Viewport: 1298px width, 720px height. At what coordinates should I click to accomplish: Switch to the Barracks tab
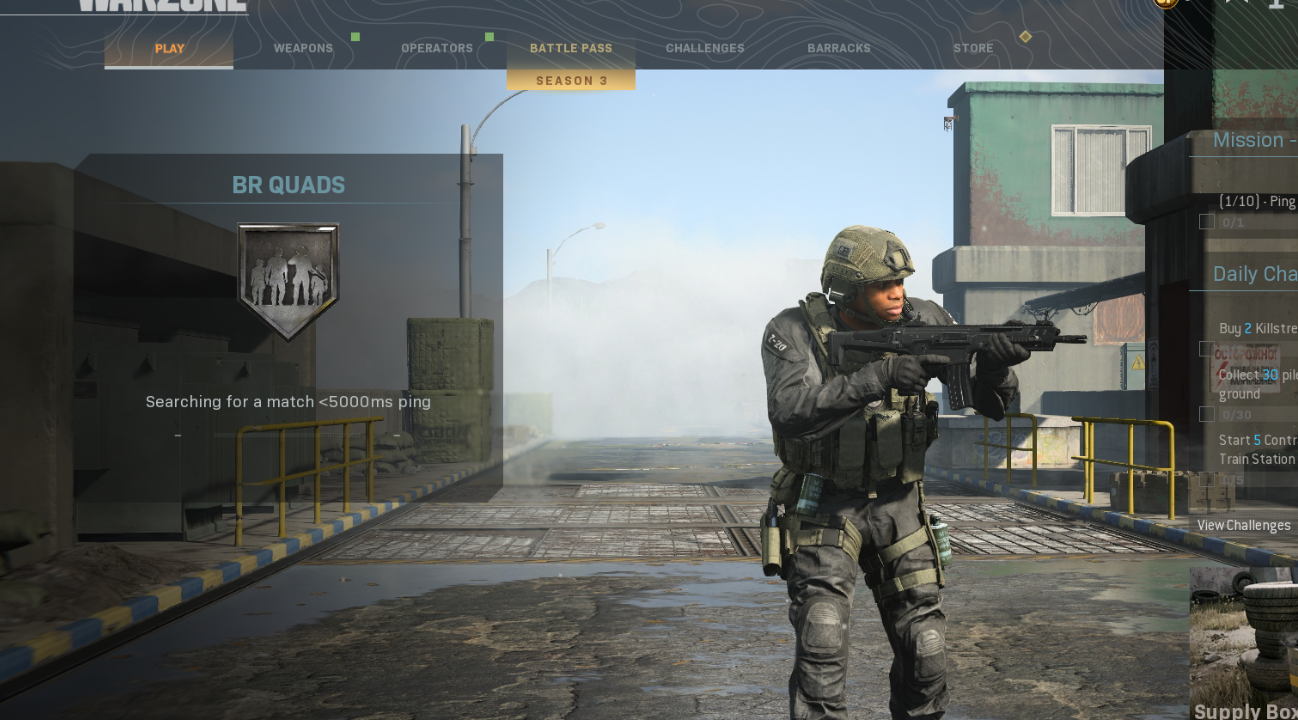point(839,48)
